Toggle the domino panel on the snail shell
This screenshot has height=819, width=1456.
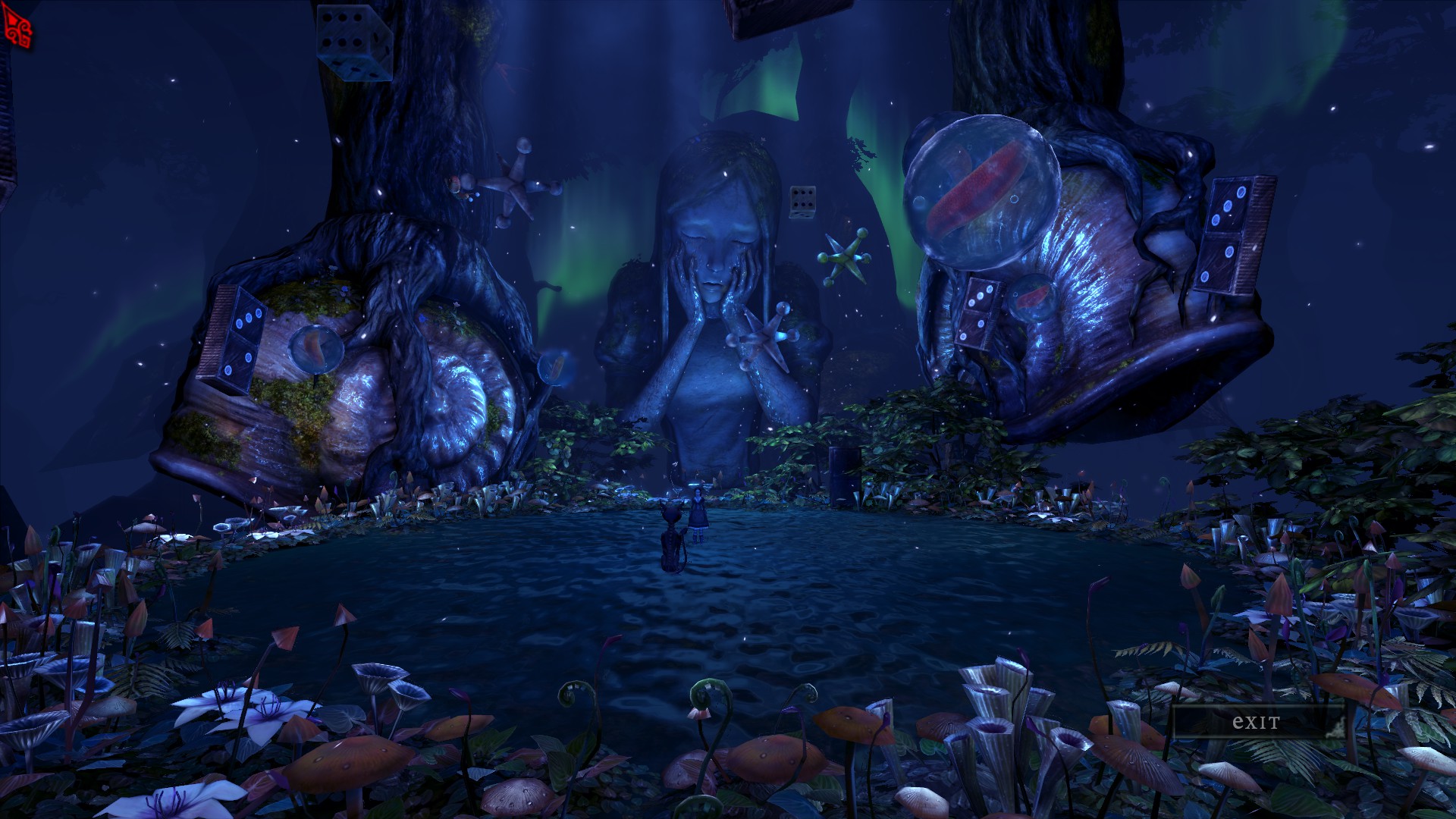(243, 337)
